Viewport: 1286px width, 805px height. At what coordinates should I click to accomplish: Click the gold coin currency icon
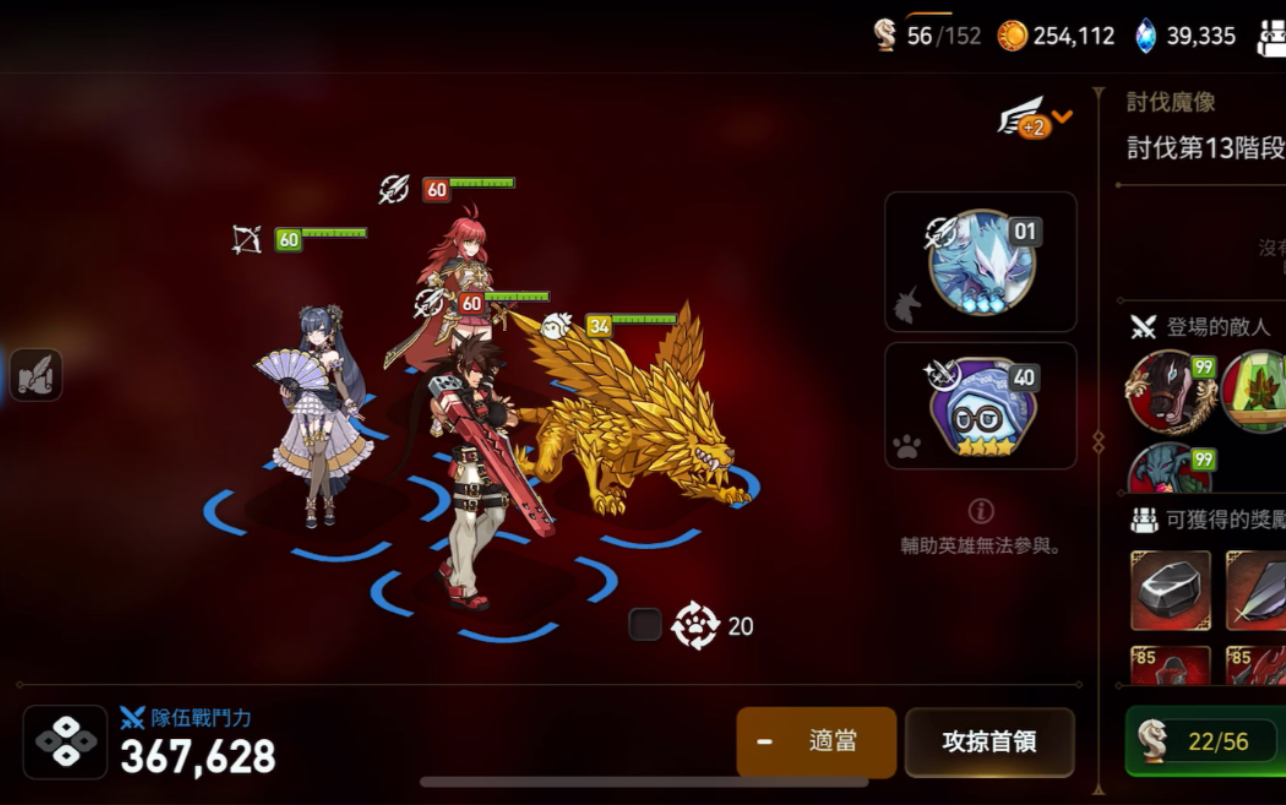pyautogui.click(x=1015, y=34)
